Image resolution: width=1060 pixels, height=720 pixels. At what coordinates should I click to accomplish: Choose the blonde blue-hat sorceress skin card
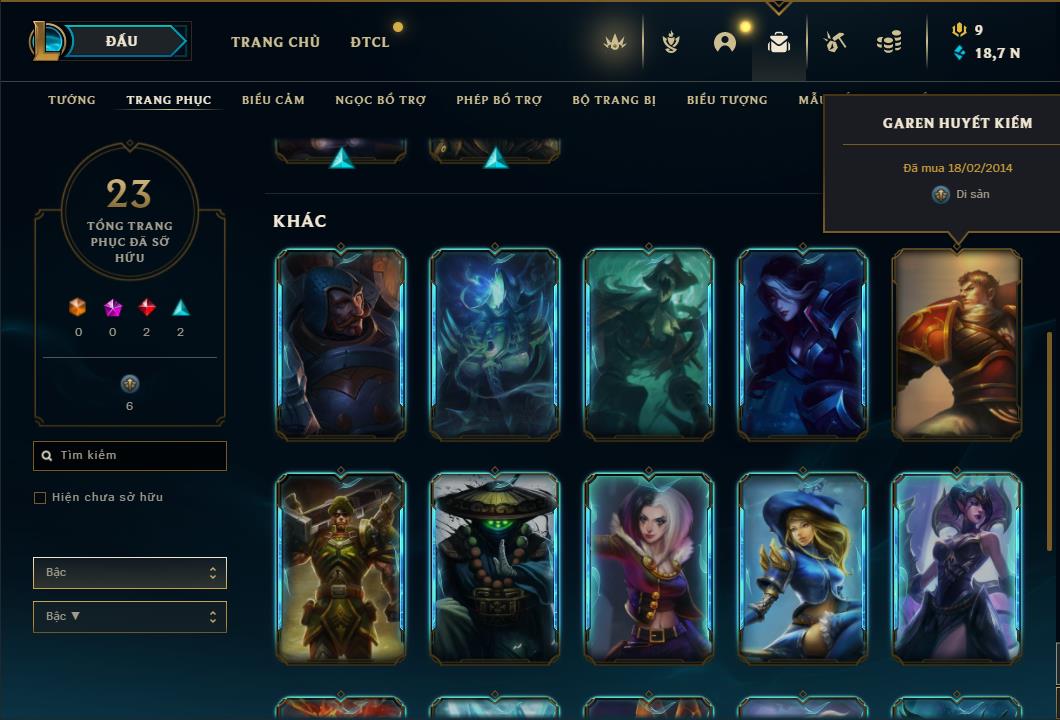803,568
